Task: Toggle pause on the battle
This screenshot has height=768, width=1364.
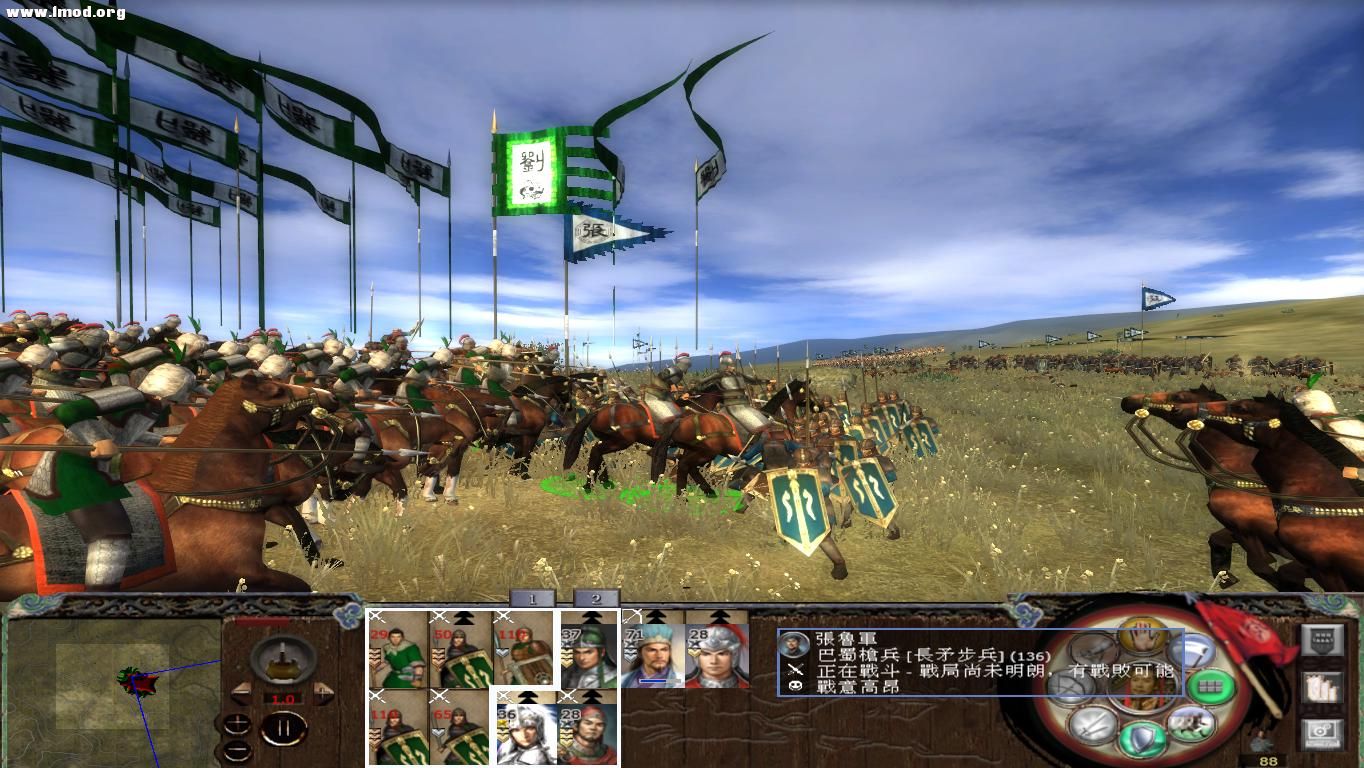Action: (285, 727)
